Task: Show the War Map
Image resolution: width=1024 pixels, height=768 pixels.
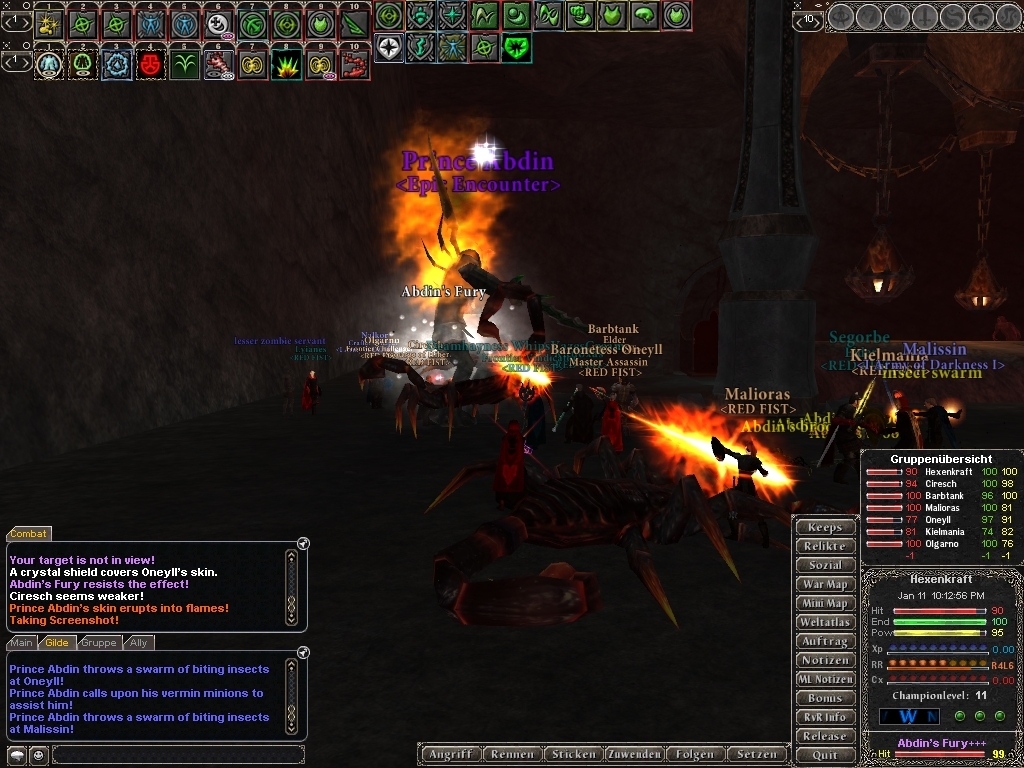Action: point(825,584)
